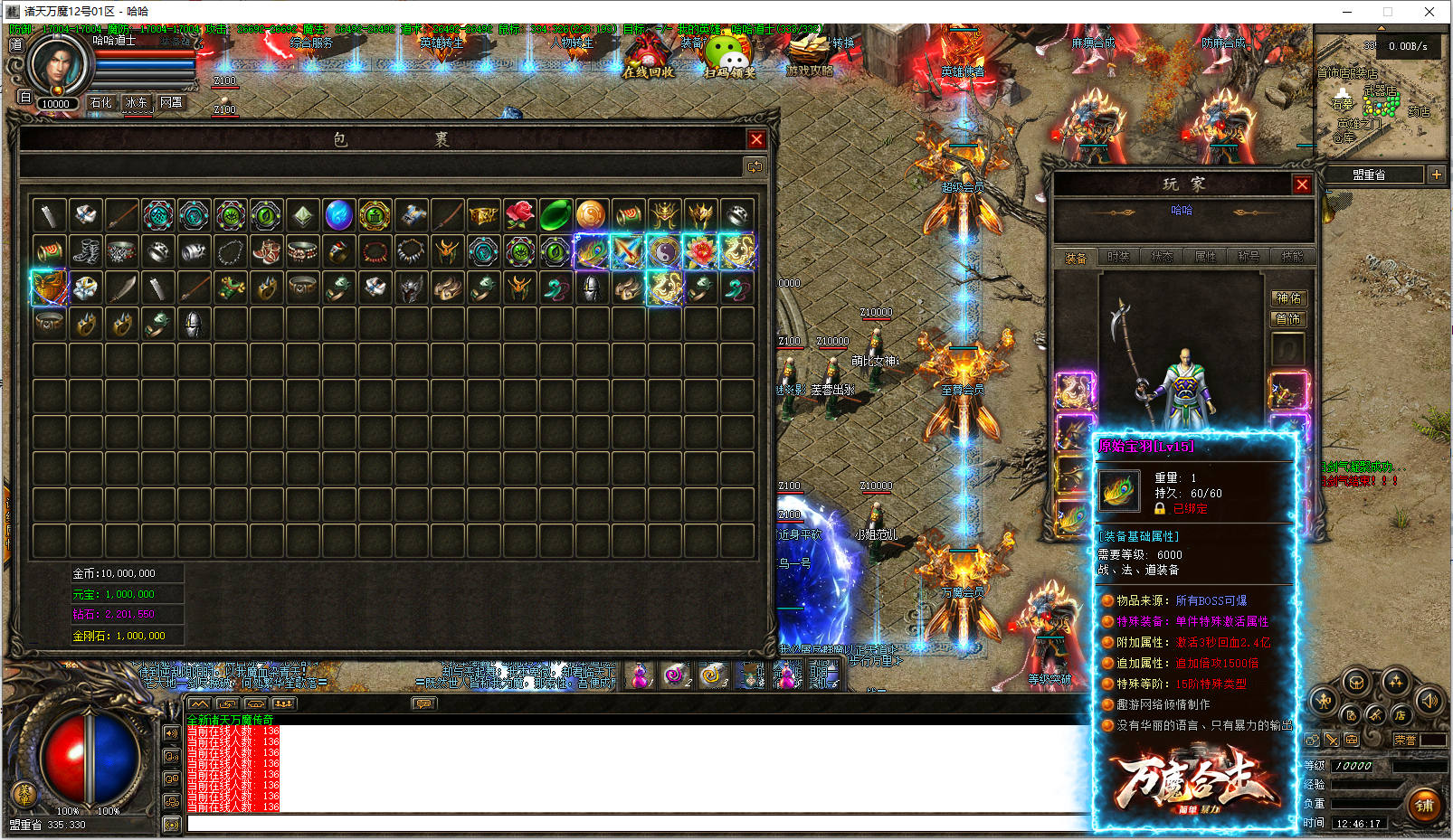
Task: Close the 玩家 character panel
Action: [1302, 184]
